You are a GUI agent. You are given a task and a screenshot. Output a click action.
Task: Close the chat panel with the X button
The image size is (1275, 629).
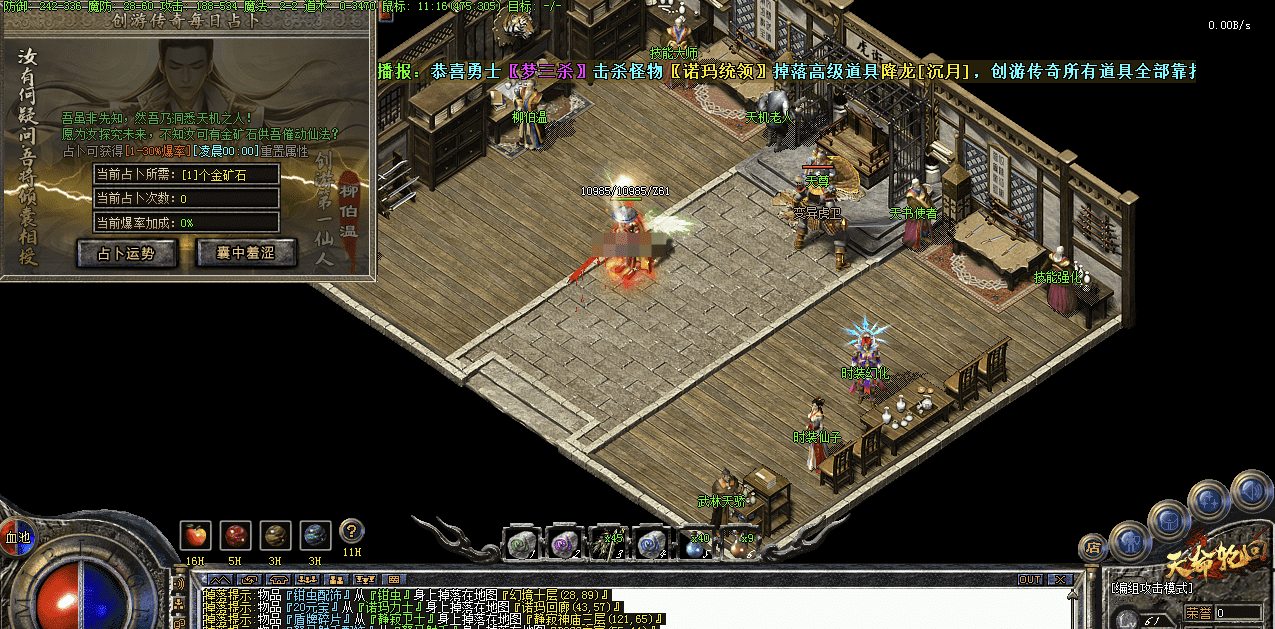(x=1058, y=579)
